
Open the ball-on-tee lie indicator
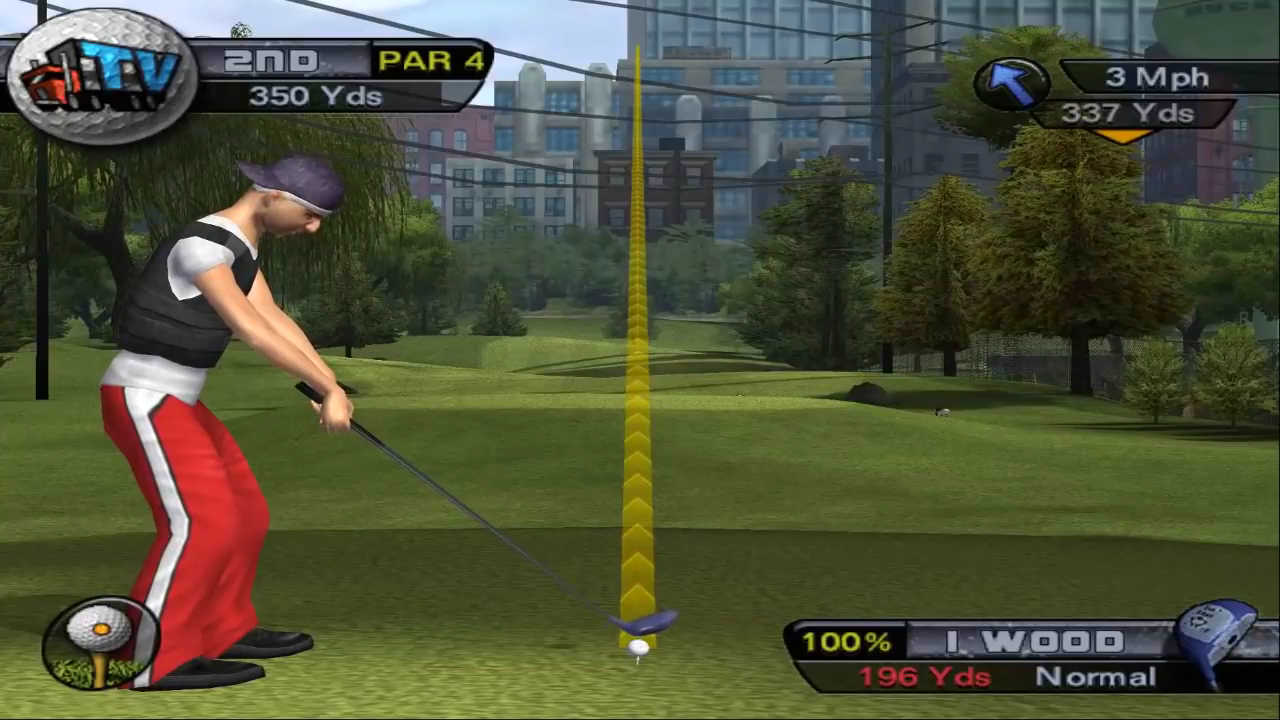100,641
